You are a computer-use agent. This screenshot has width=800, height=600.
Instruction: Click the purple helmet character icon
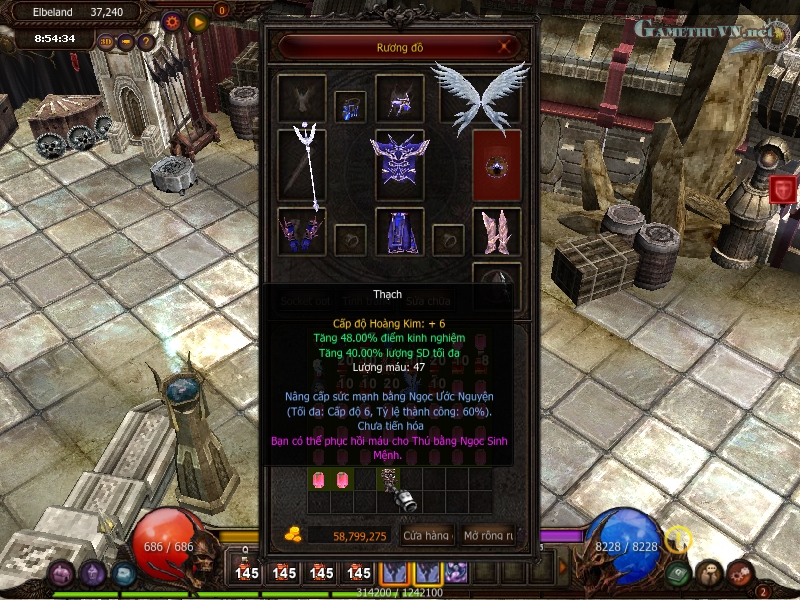(x=62, y=574)
